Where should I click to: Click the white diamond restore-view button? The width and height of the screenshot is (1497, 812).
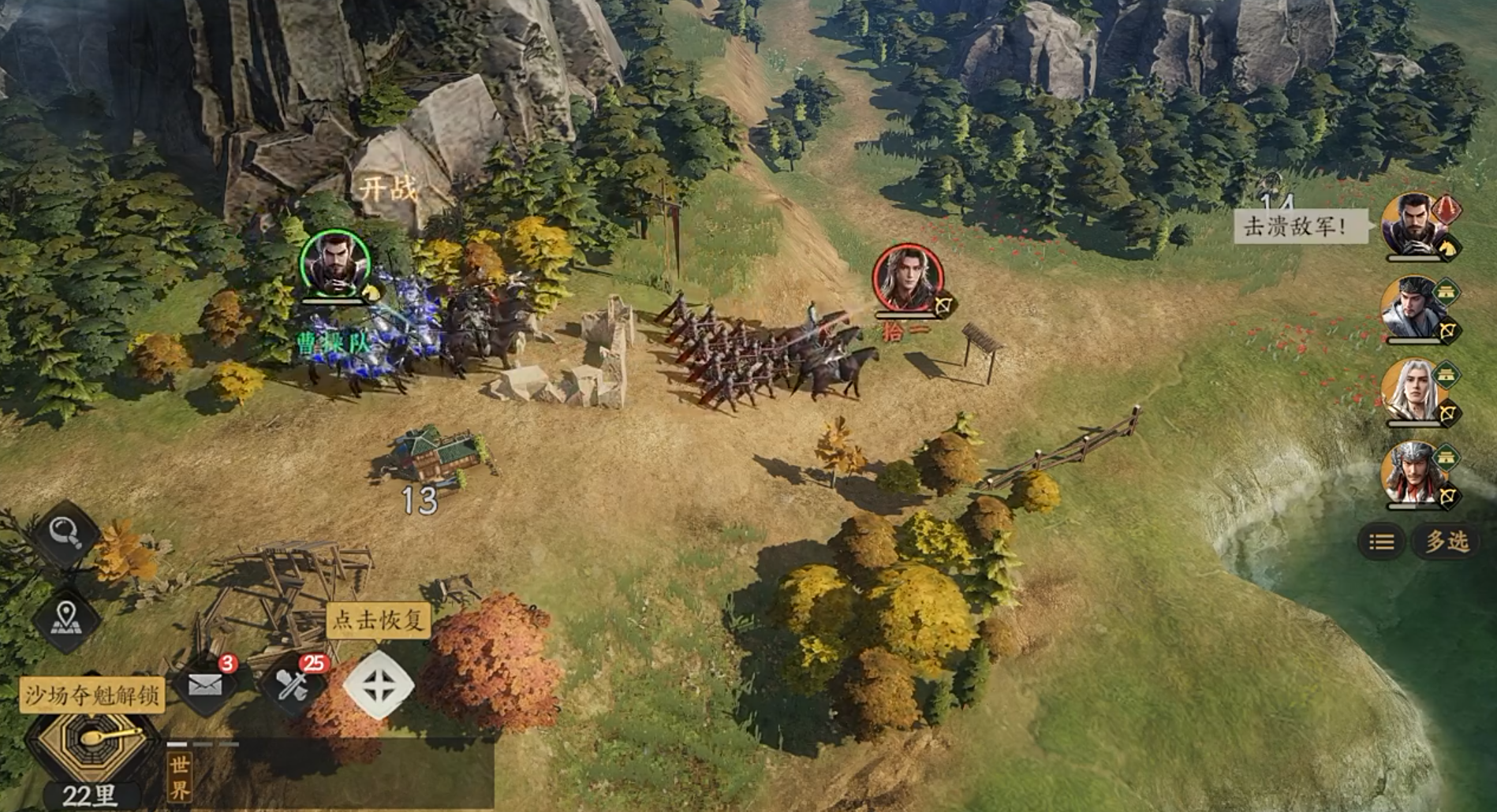point(379,684)
